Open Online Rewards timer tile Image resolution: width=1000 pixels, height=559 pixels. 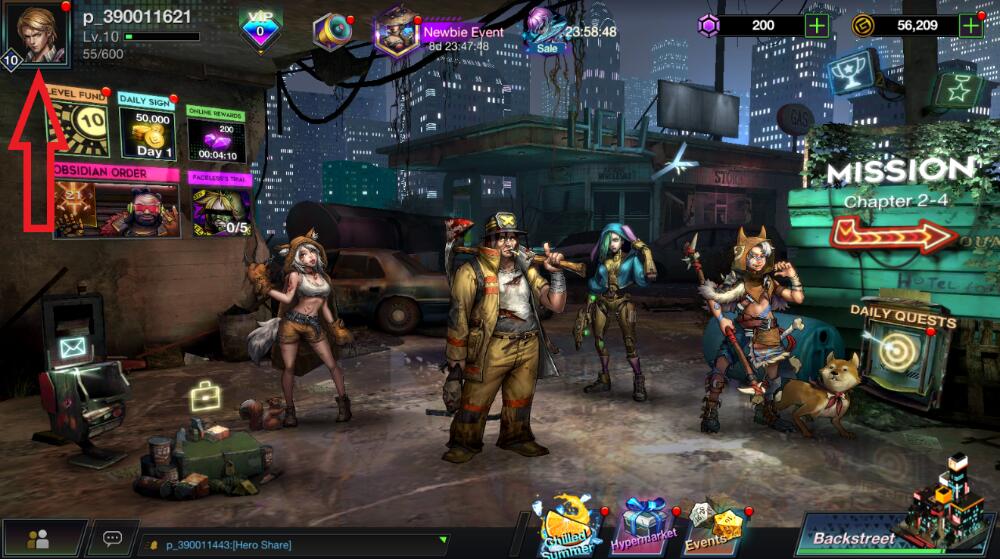click(x=214, y=133)
